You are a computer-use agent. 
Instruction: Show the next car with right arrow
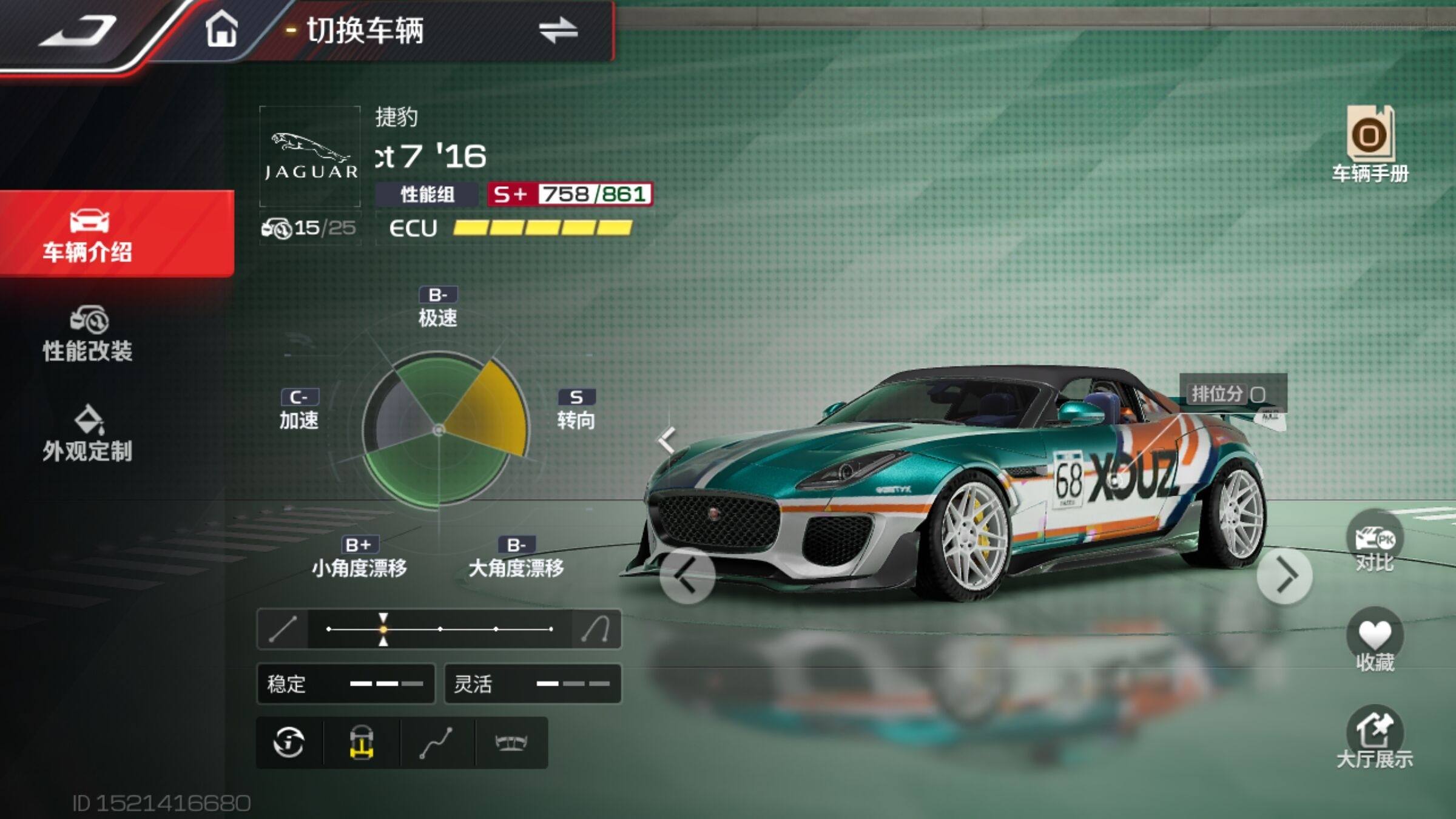pyautogui.click(x=1285, y=575)
